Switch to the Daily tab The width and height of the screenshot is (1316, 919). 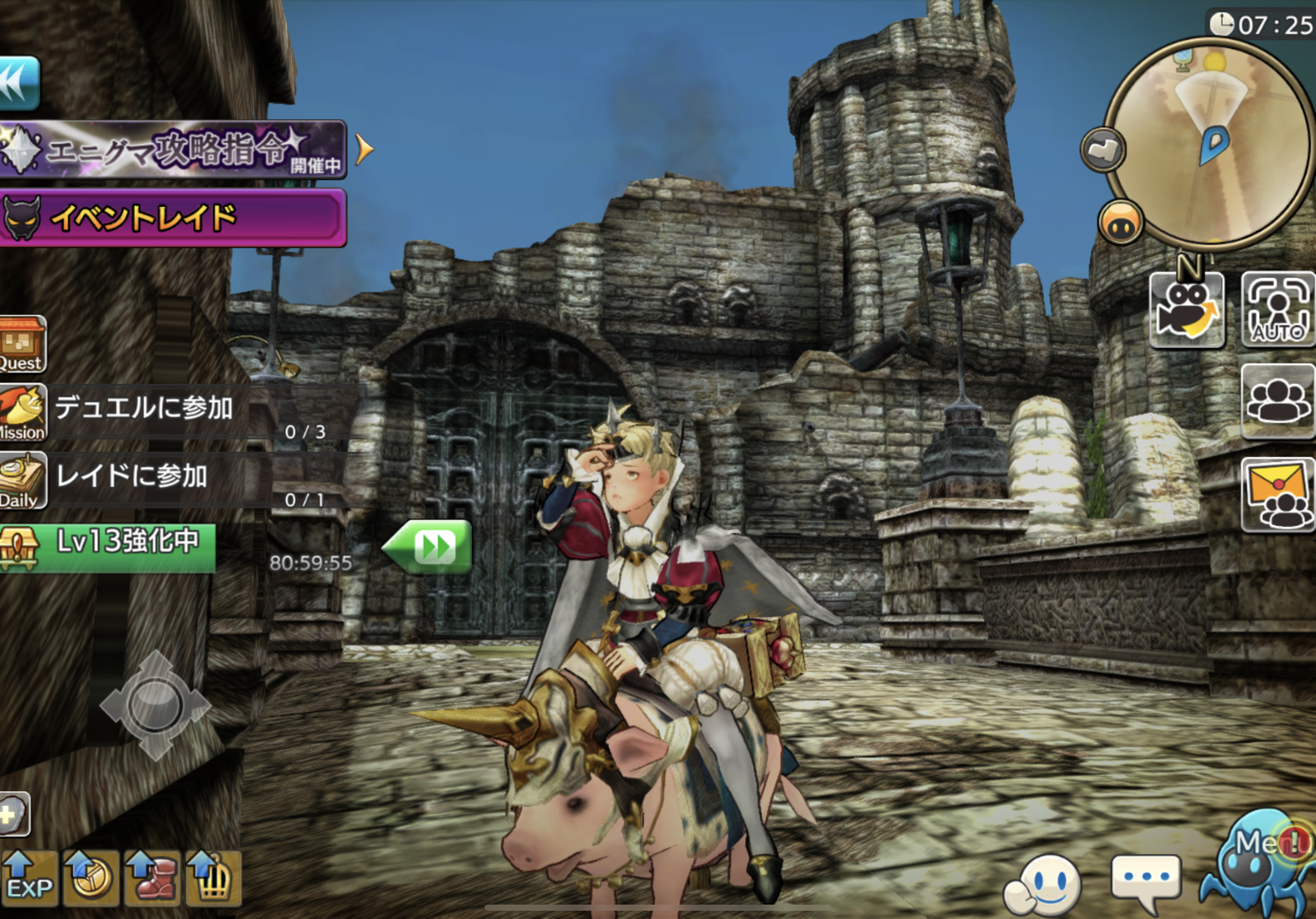pyautogui.click(x=22, y=481)
